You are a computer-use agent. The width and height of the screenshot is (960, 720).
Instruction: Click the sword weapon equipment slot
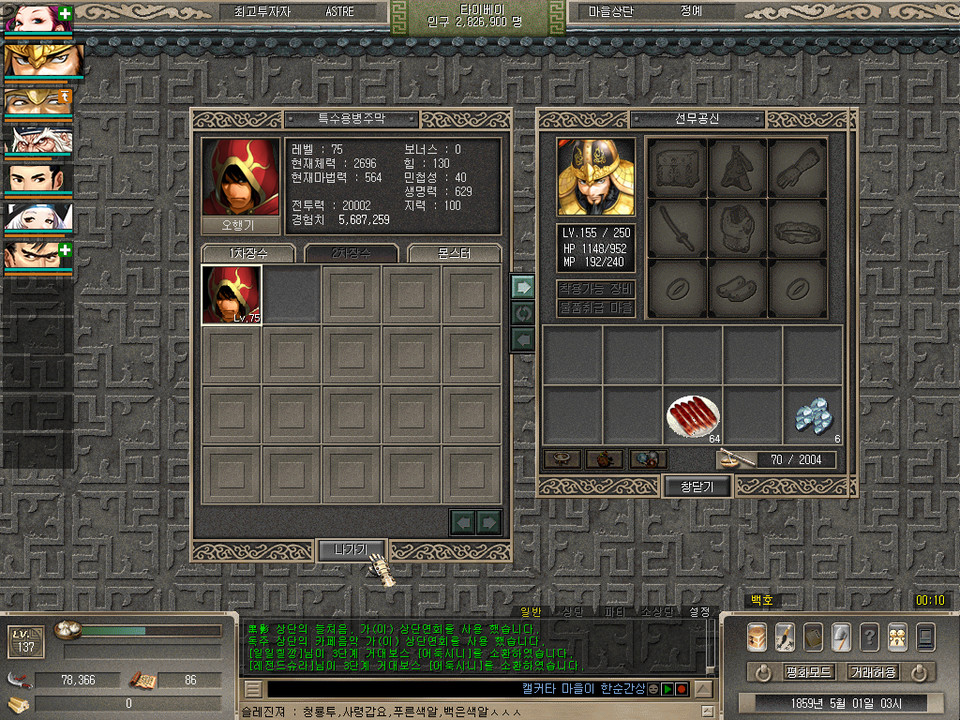(x=677, y=228)
